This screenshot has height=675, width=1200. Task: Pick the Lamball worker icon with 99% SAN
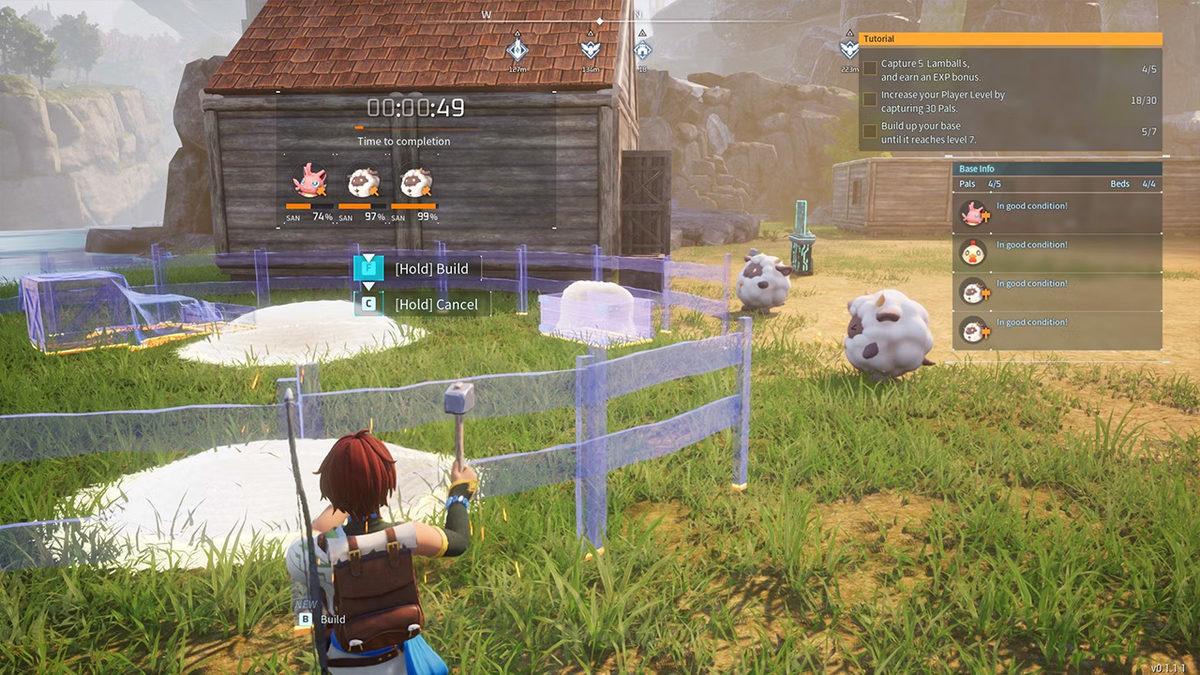pyautogui.click(x=415, y=182)
